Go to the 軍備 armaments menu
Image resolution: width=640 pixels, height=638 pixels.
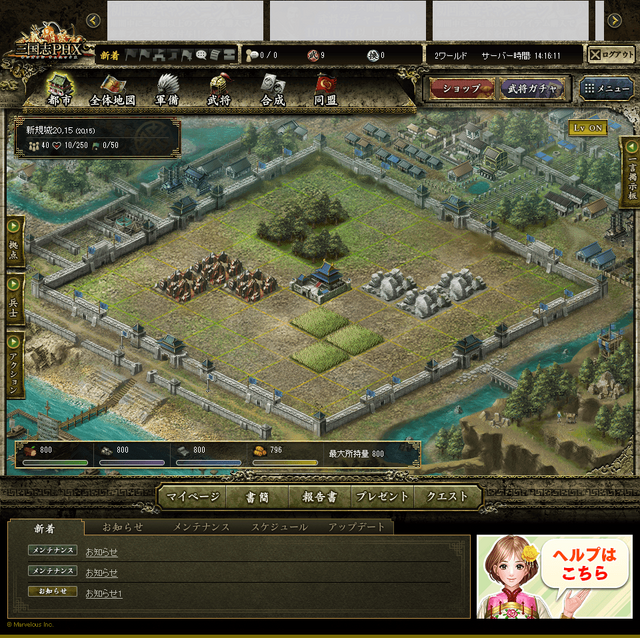point(165,90)
